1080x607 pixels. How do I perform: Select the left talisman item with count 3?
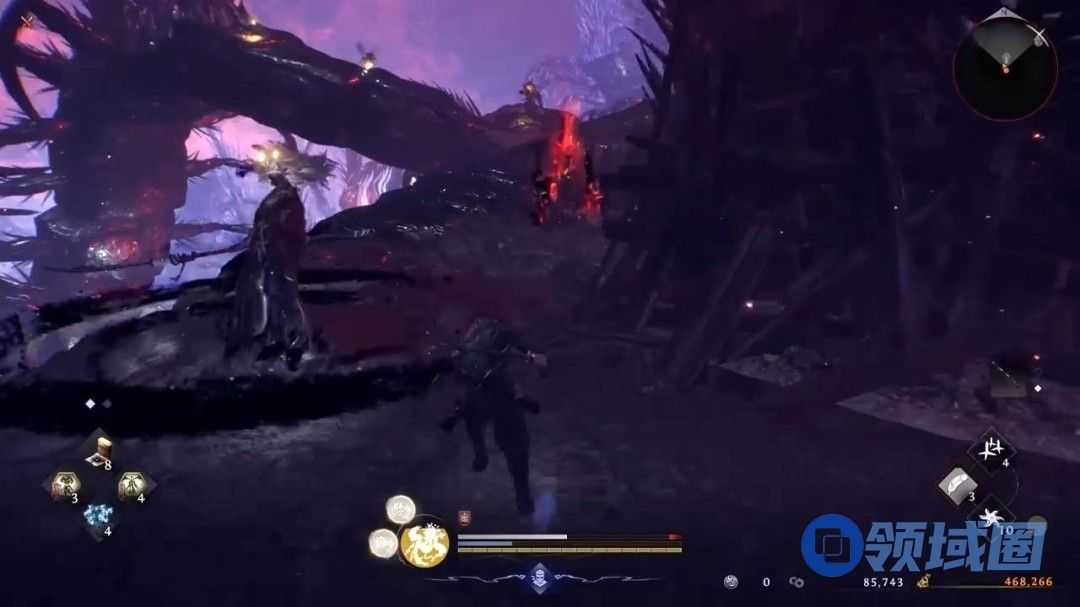66,486
